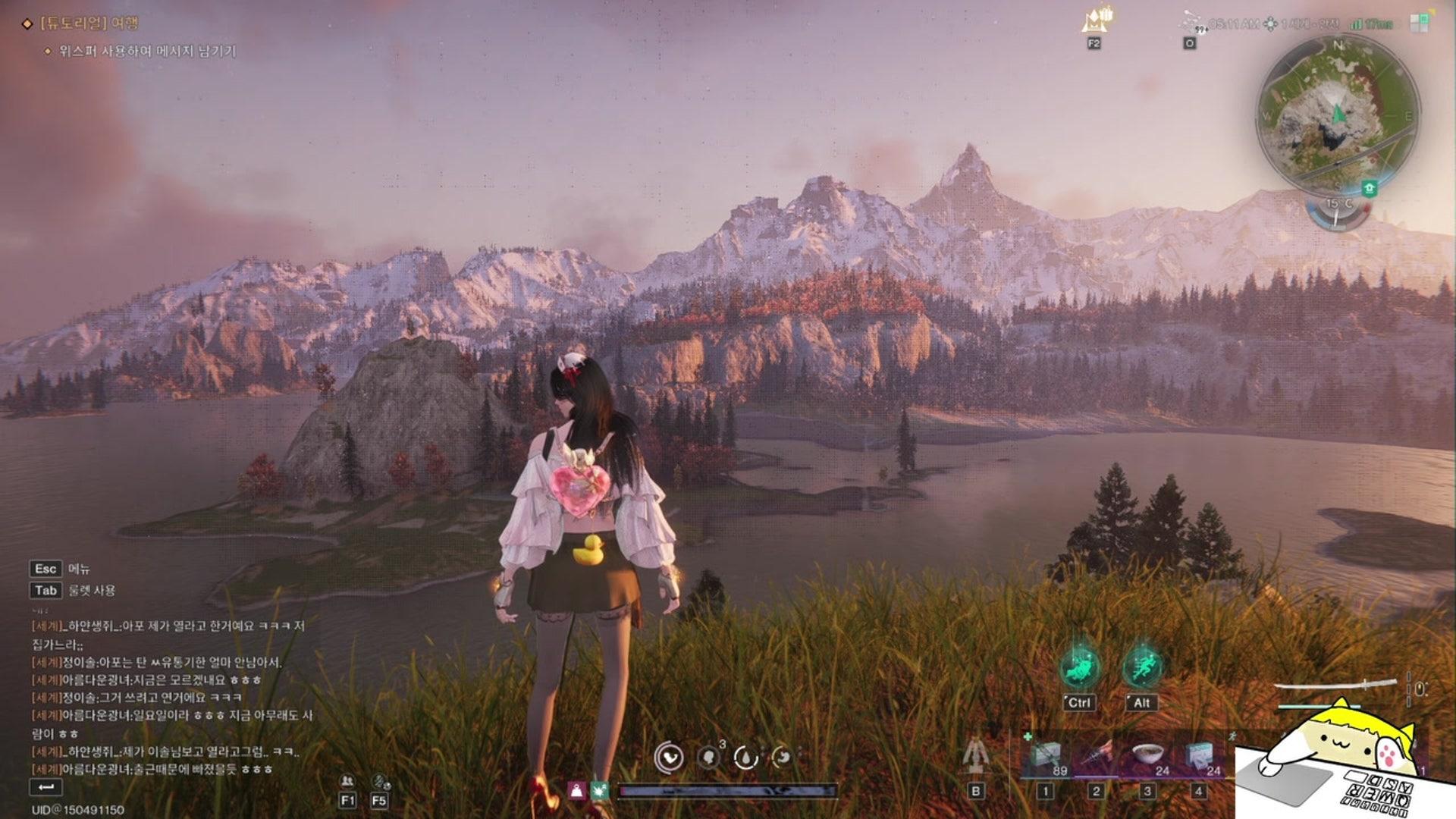Click the chat enter button
The height and width of the screenshot is (819, 1456).
click(x=45, y=787)
